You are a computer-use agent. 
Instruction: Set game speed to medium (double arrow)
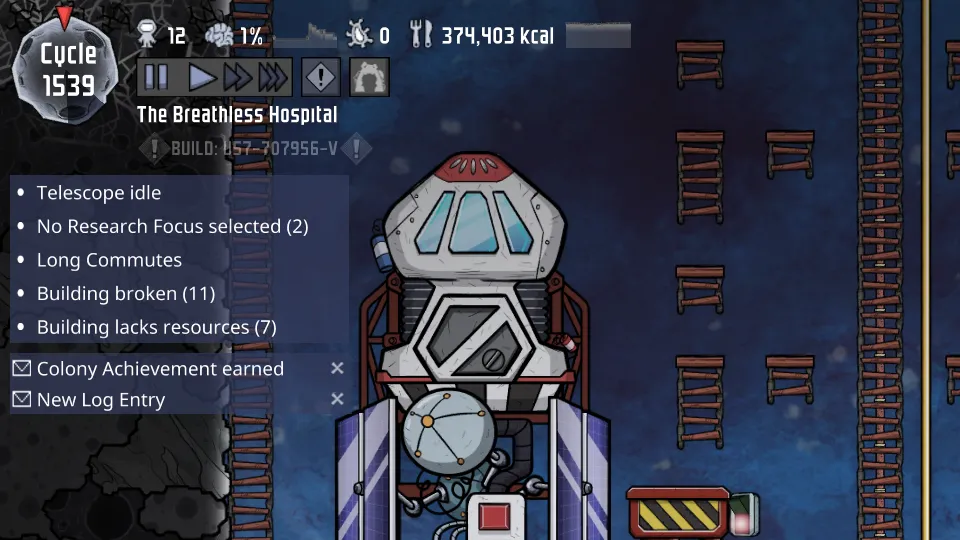(237, 77)
